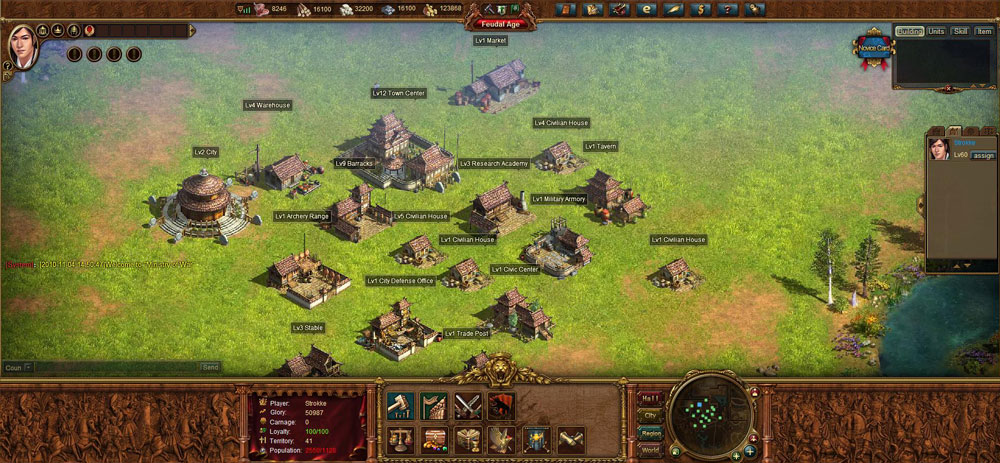Go to the World map
Screen dimensions: 1000x463
[650, 448]
